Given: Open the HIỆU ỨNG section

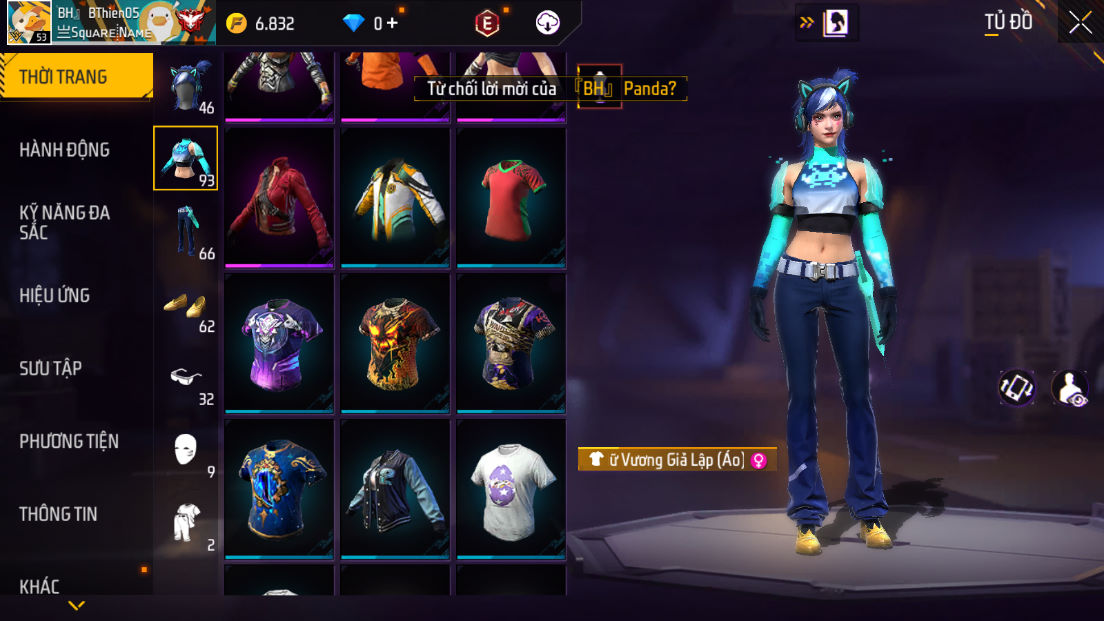Looking at the screenshot, I should [55, 295].
